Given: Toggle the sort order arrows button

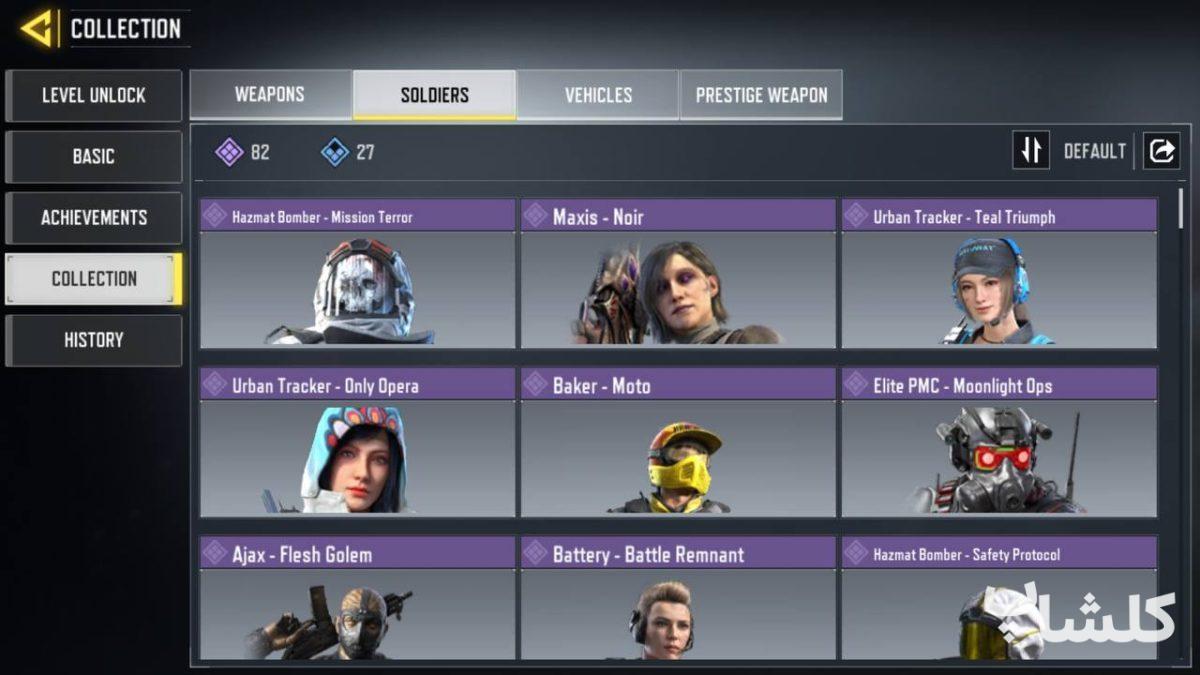Looking at the screenshot, I should (1031, 151).
